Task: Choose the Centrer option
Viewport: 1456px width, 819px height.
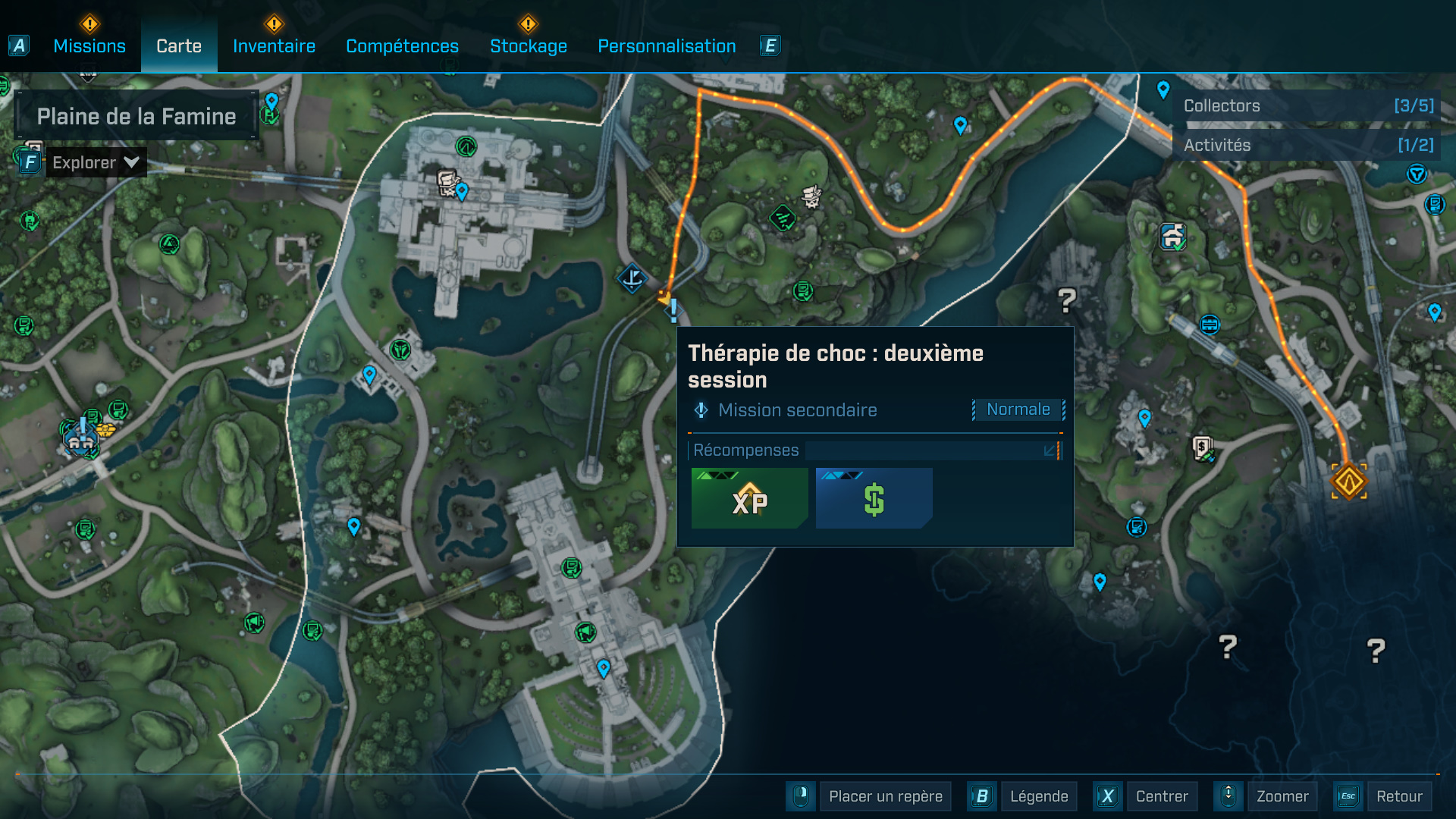Action: coord(1161,796)
